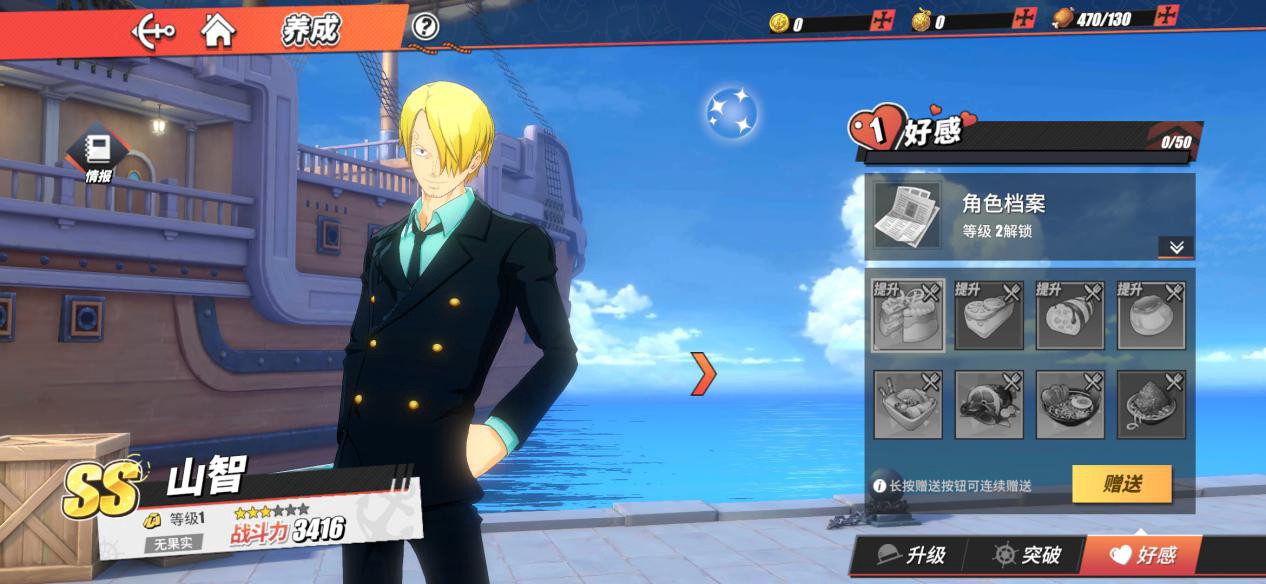This screenshot has height=584, width=1266.
Task: Show next character with the orange arrow
Action: [x=705, y=372]
